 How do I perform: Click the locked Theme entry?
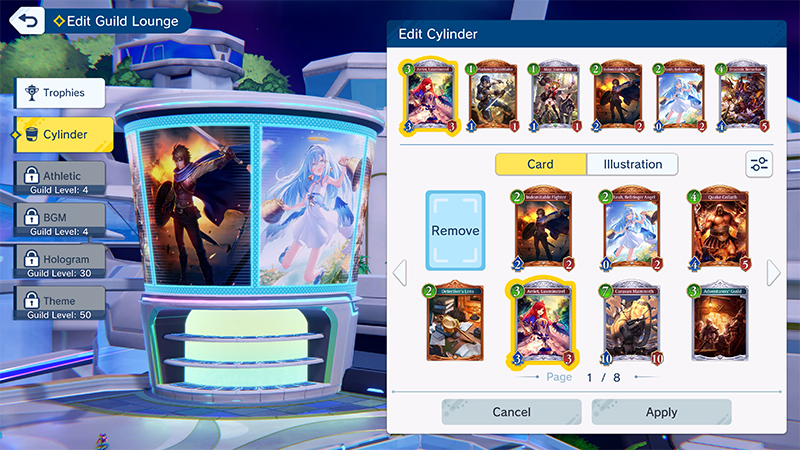tap(61, 303)
